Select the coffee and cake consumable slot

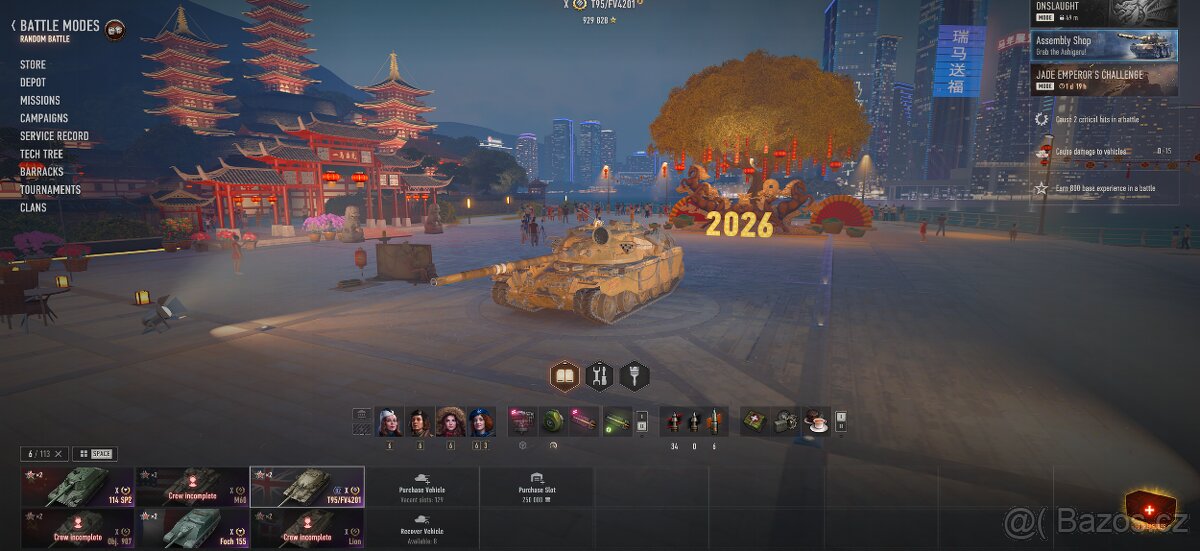click(817, 421)
